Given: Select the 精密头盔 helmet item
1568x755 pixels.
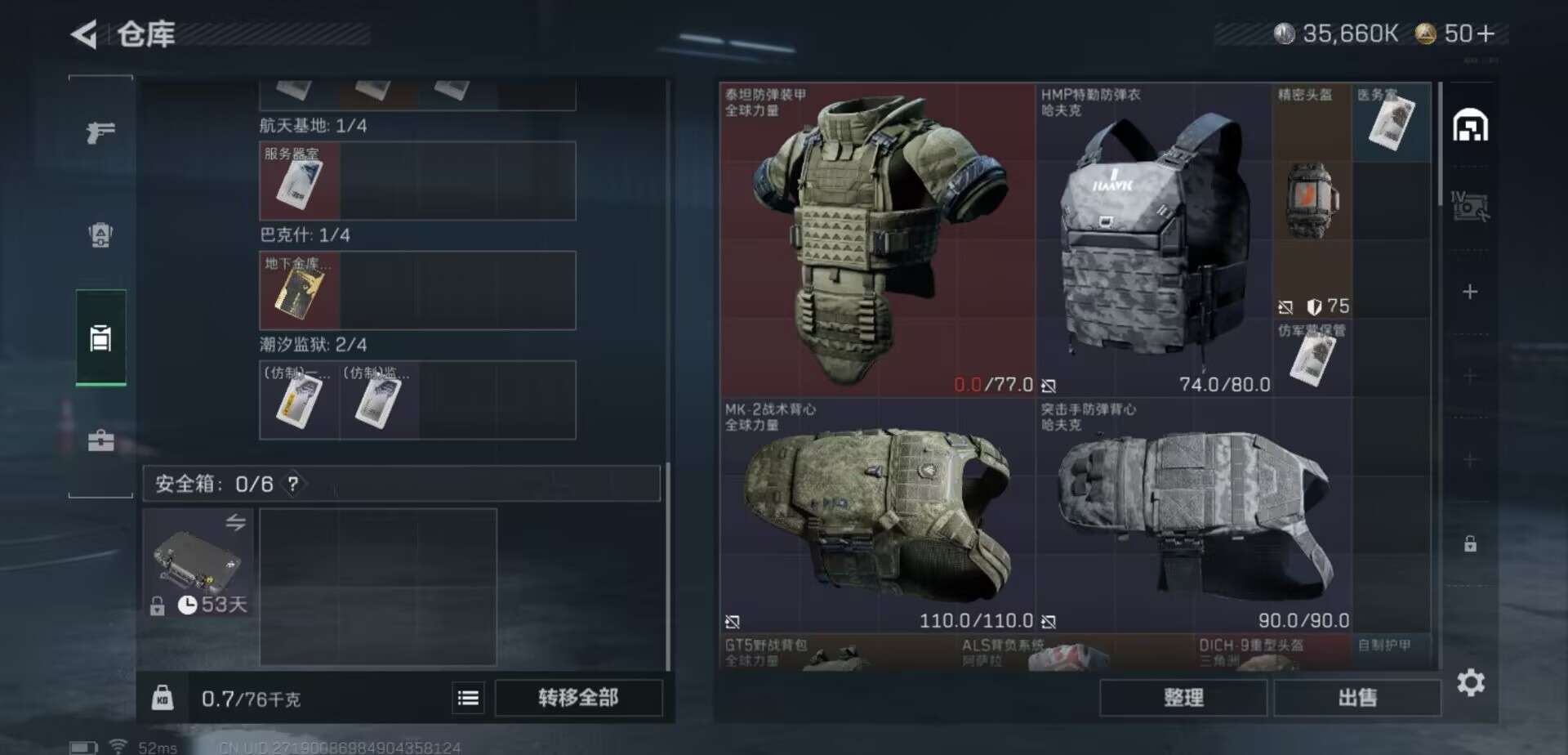Looking at the screenshot, I should [1312, 200].
